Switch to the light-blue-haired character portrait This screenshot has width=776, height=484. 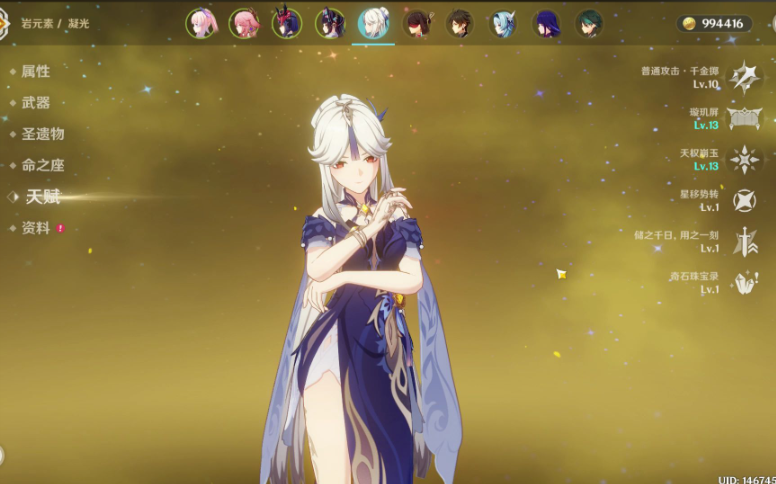[503, 23]
